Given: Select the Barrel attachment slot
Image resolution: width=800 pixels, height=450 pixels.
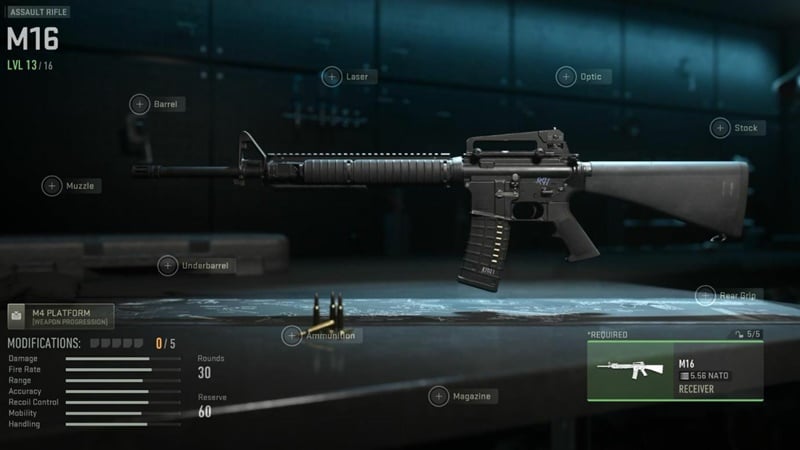Looking at the screenshot, I should click(139, 104).
